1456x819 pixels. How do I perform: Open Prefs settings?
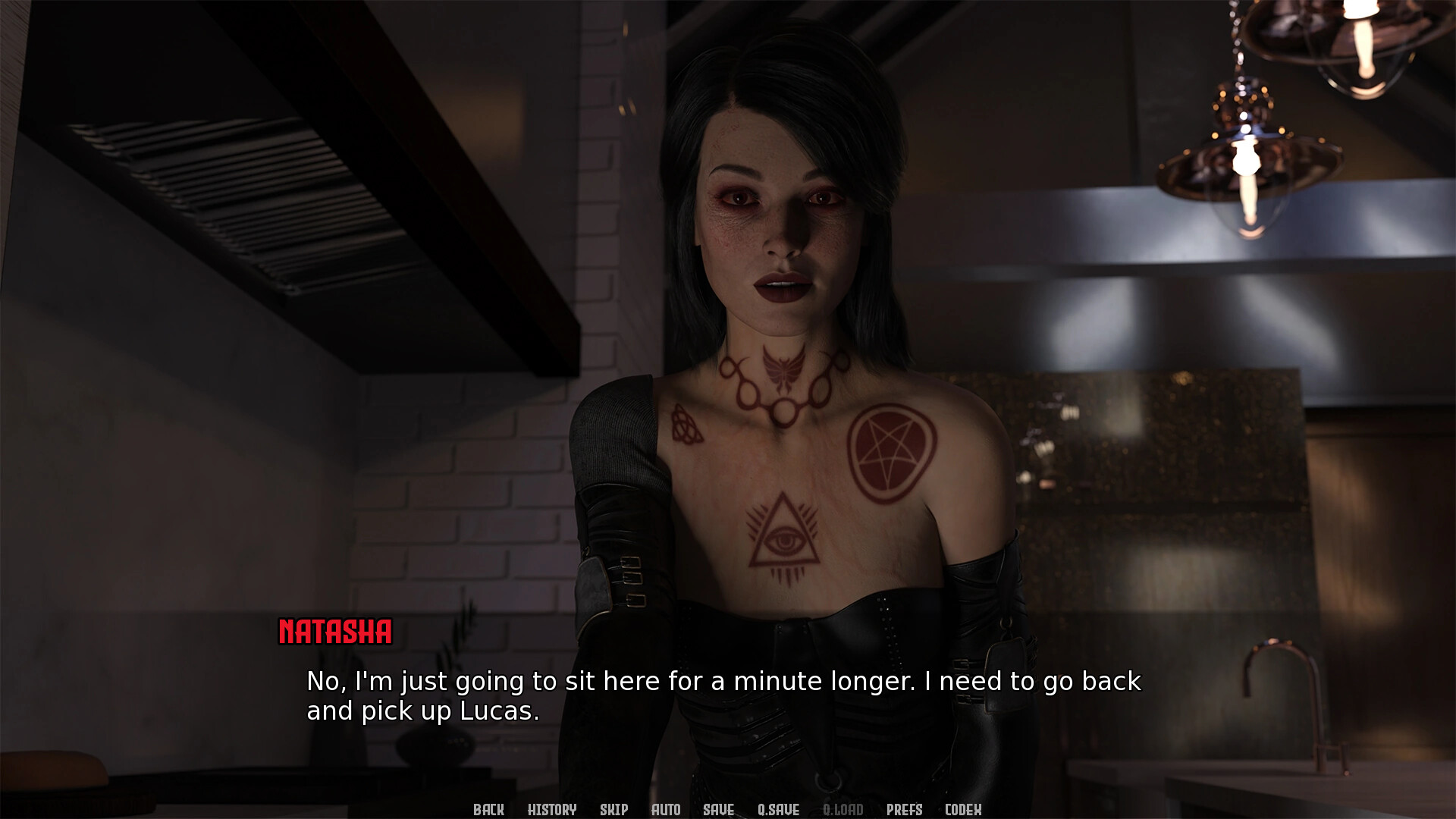pyautogui.click(x=904, y=809)
